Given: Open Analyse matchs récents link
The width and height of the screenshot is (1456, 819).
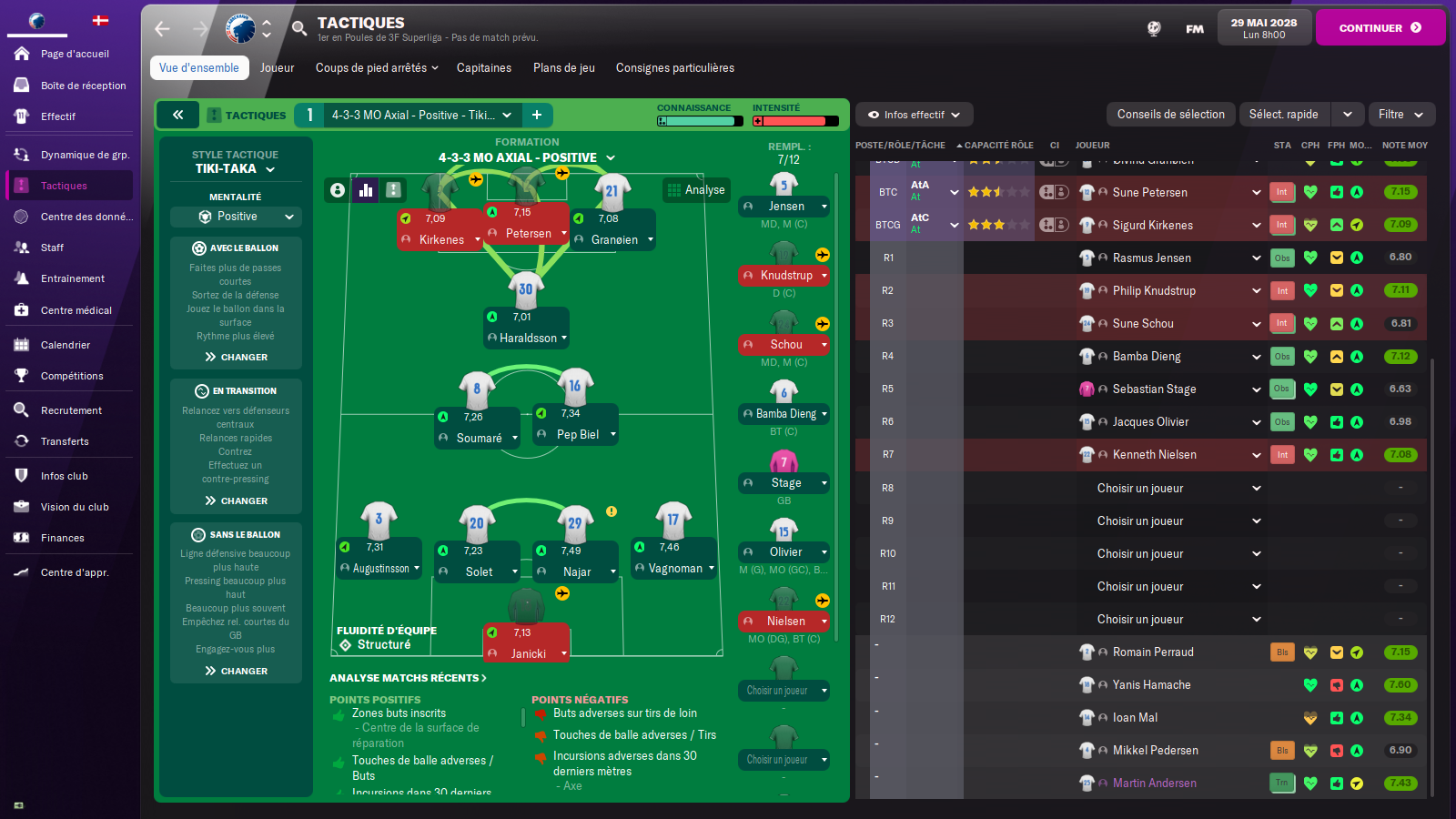Looking at the screenshot, I should click(408, 678).
